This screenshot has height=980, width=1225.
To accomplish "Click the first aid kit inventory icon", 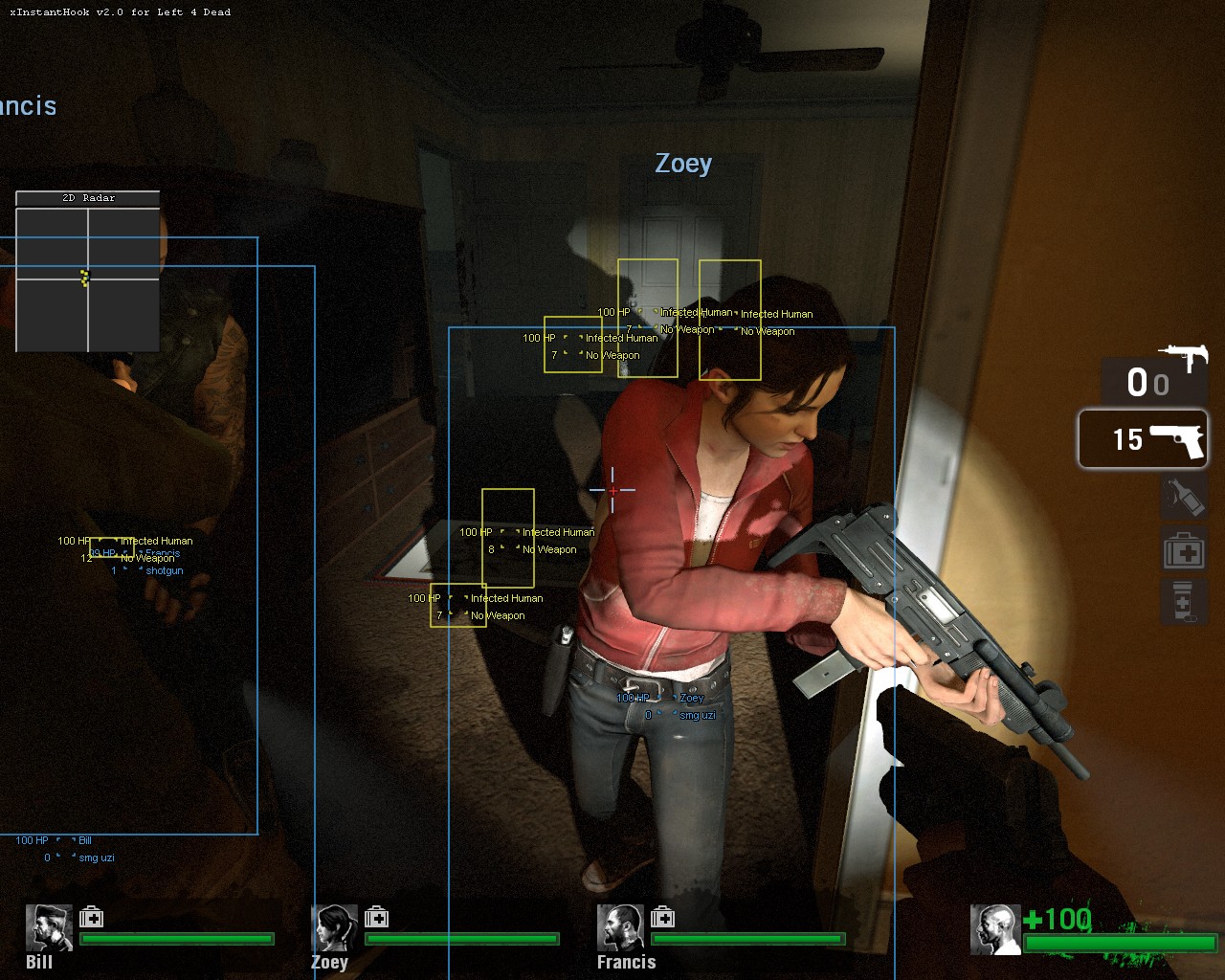I will pyautogui.click(x=1184, y=549).
